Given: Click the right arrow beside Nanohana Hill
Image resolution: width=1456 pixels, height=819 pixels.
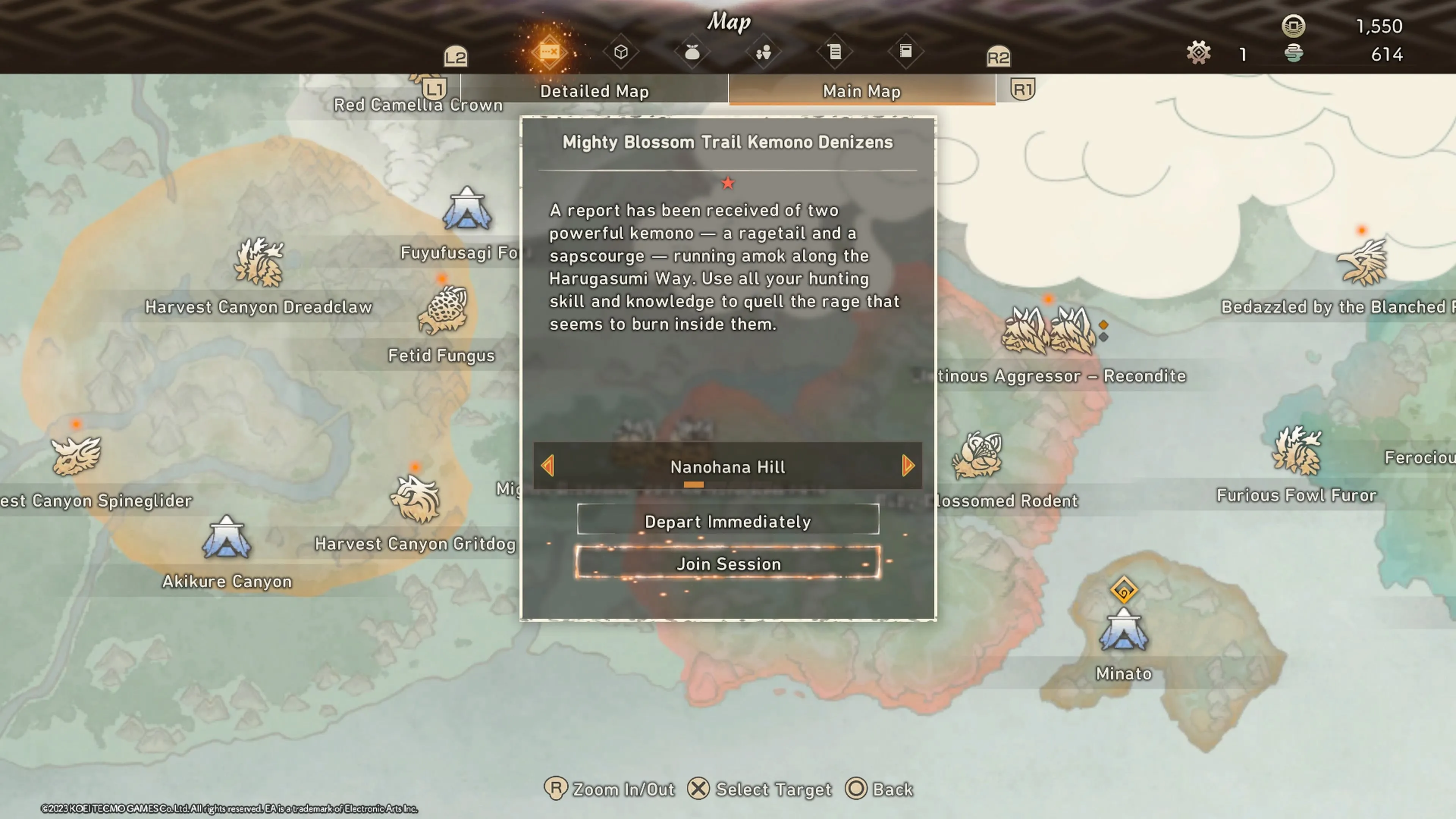Looking at the screenshot, I should tap(908, 466).
